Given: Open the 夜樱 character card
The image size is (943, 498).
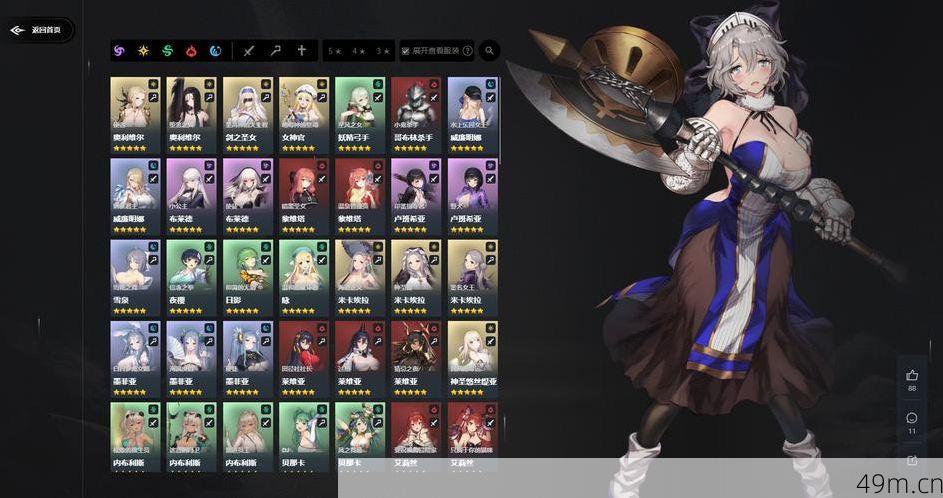Looking at the screenshot, I should point(191,277).
